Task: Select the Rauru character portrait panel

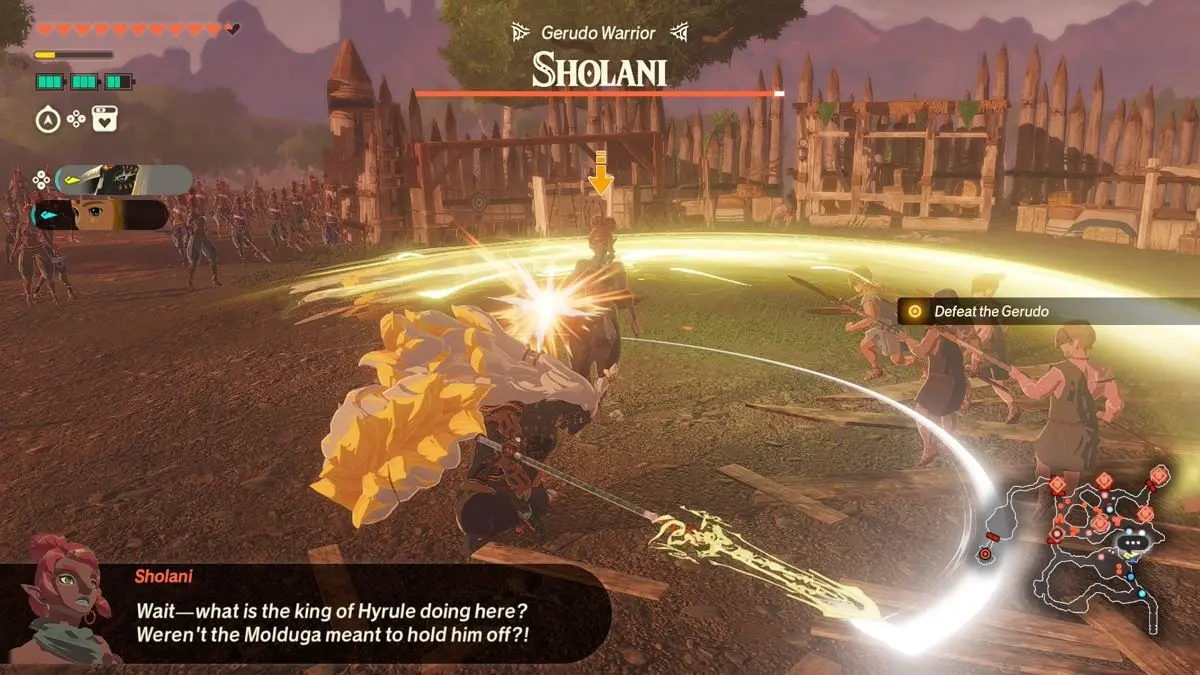Action: click(124, 180)
